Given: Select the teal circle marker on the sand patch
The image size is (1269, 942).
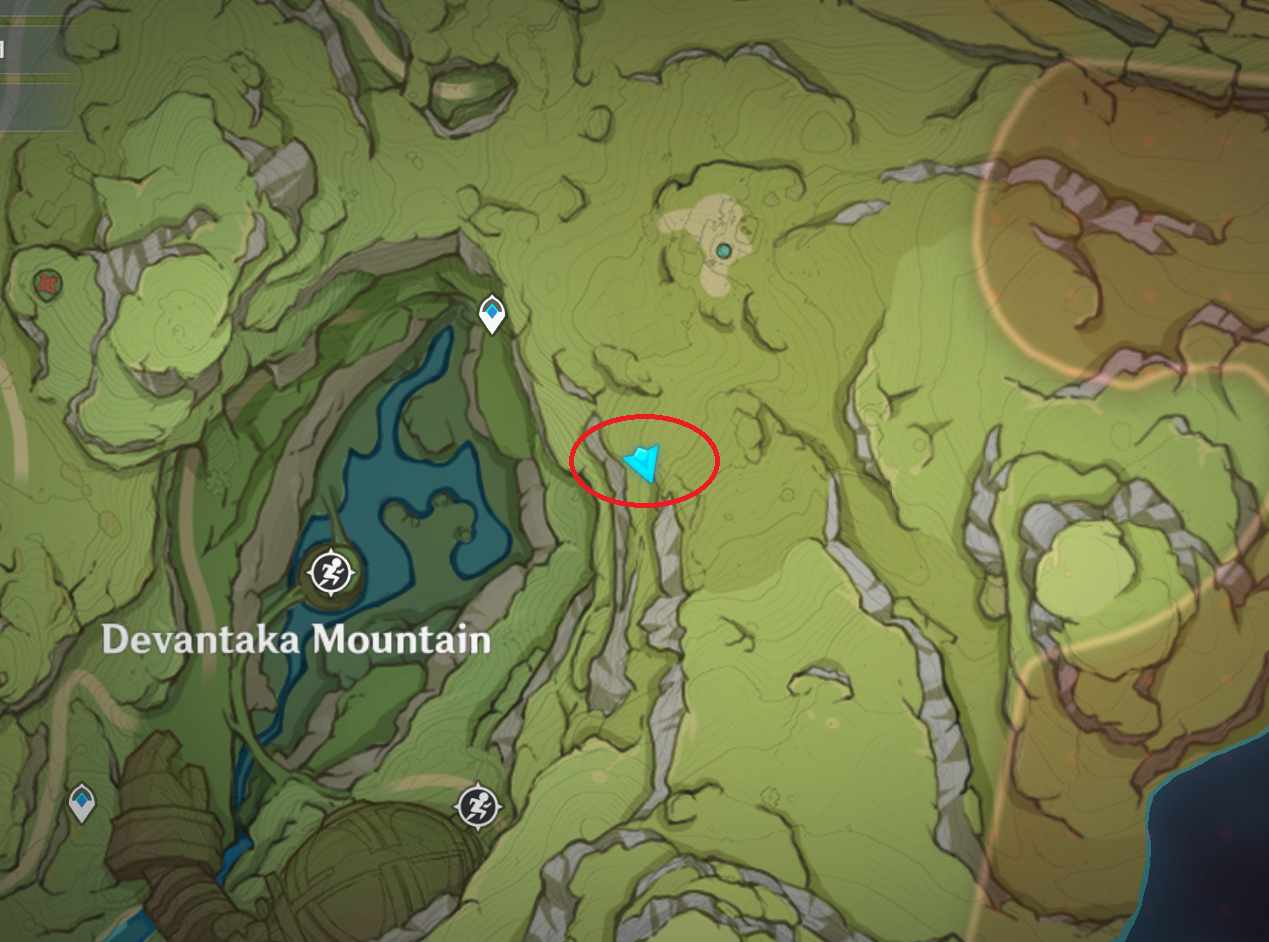Looking at the screenshot, I should 723,250.
